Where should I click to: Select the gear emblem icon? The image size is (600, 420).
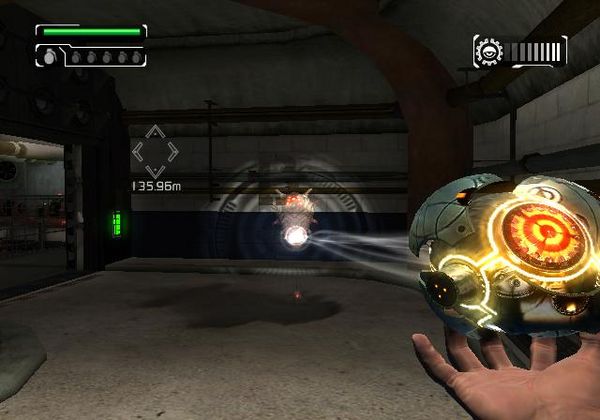pos(490,51)
